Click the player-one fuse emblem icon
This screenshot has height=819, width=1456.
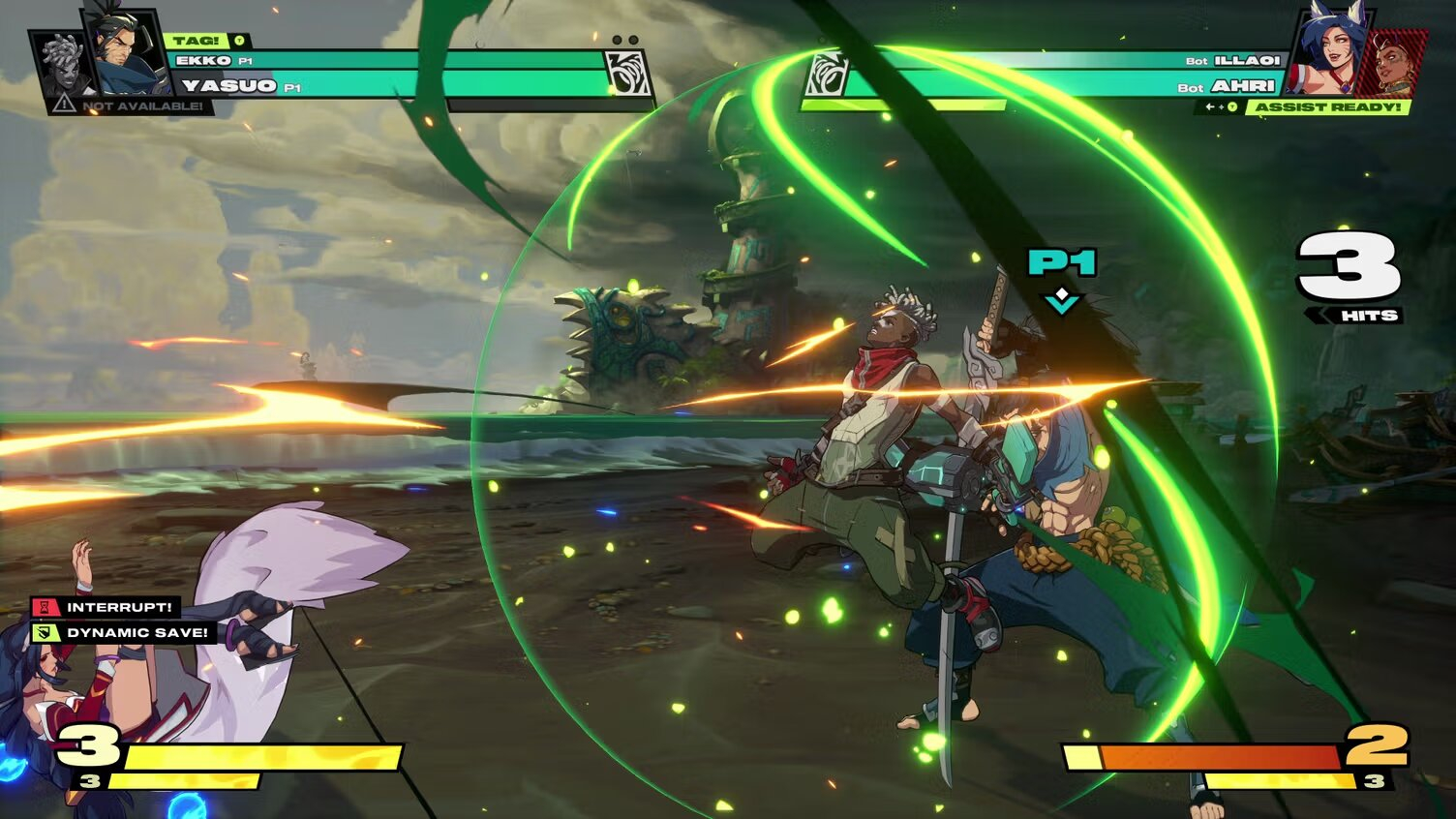tap(624, 74)
